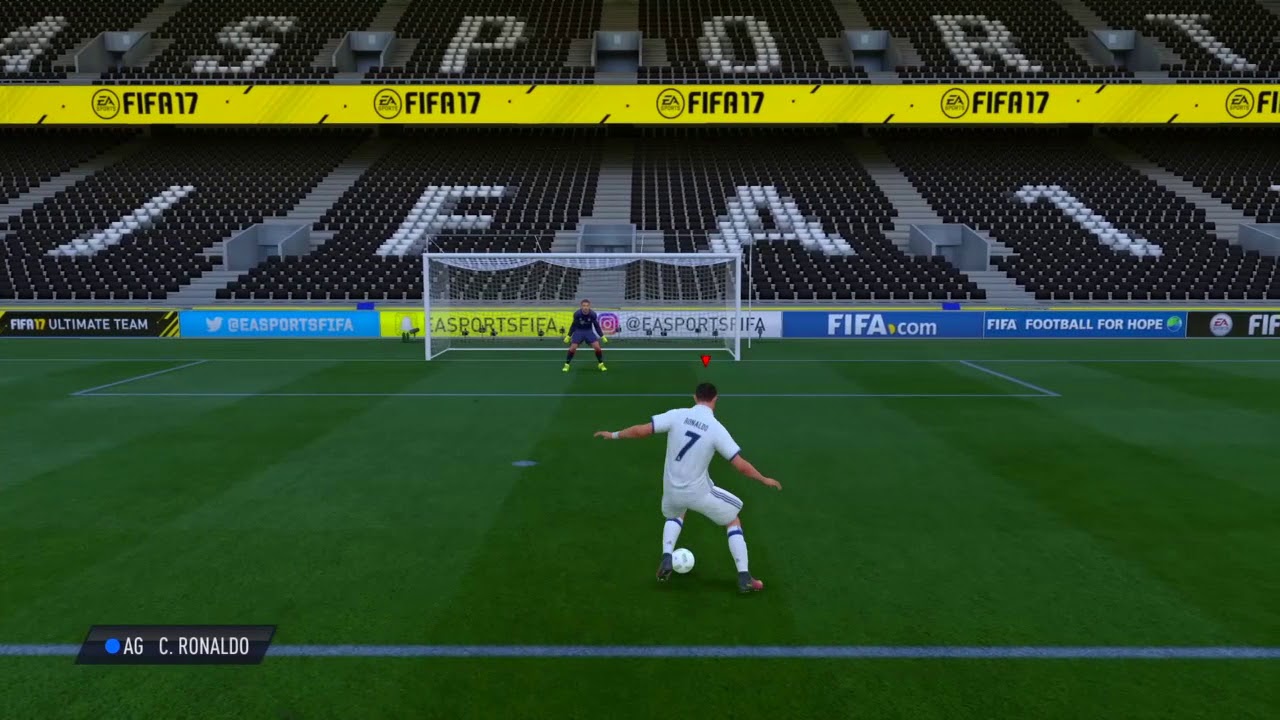The width and height of the screenshot is (1280, 720).
Task: Expand the player name banner at bottom left
Action: (170, 647)
